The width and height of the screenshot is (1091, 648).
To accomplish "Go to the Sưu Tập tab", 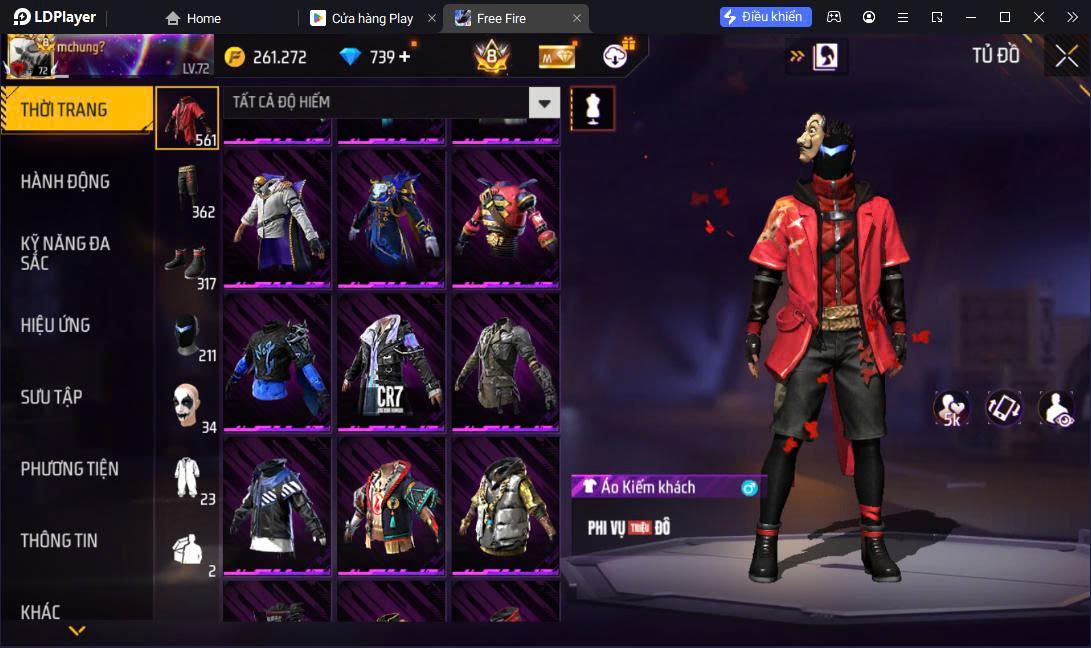I will click(52, 397).
